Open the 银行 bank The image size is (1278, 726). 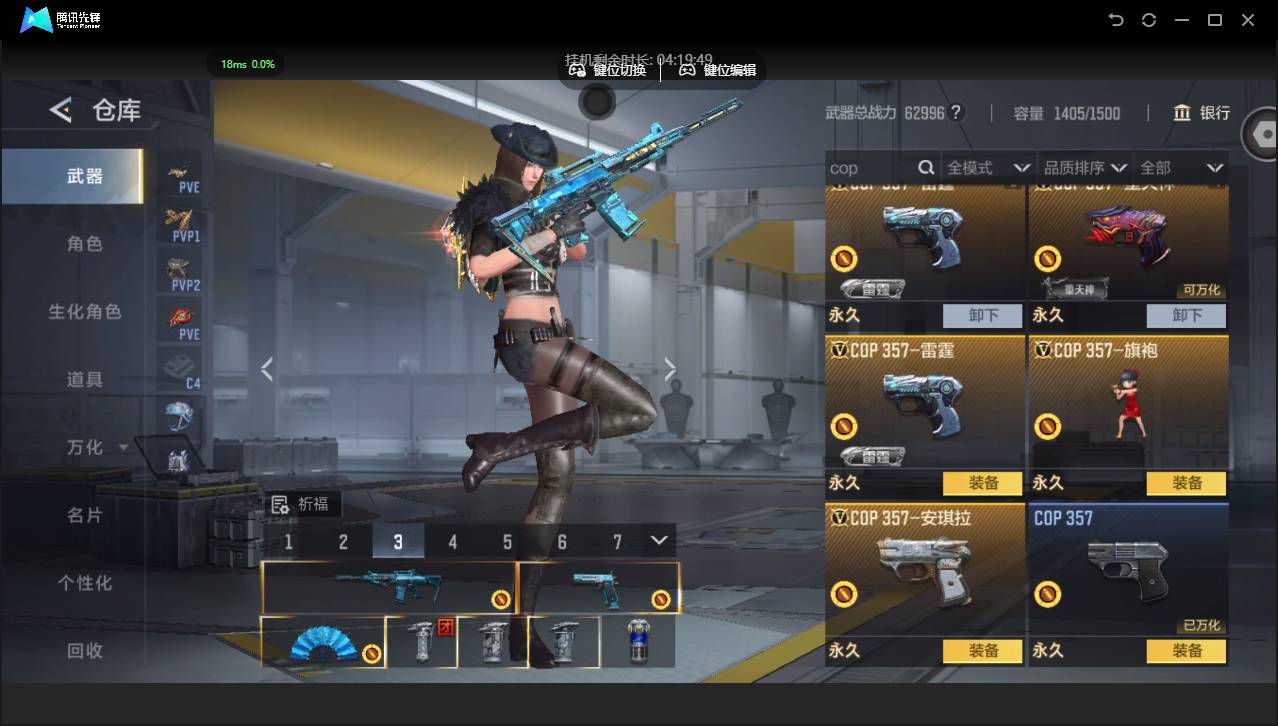[1202, 113]
